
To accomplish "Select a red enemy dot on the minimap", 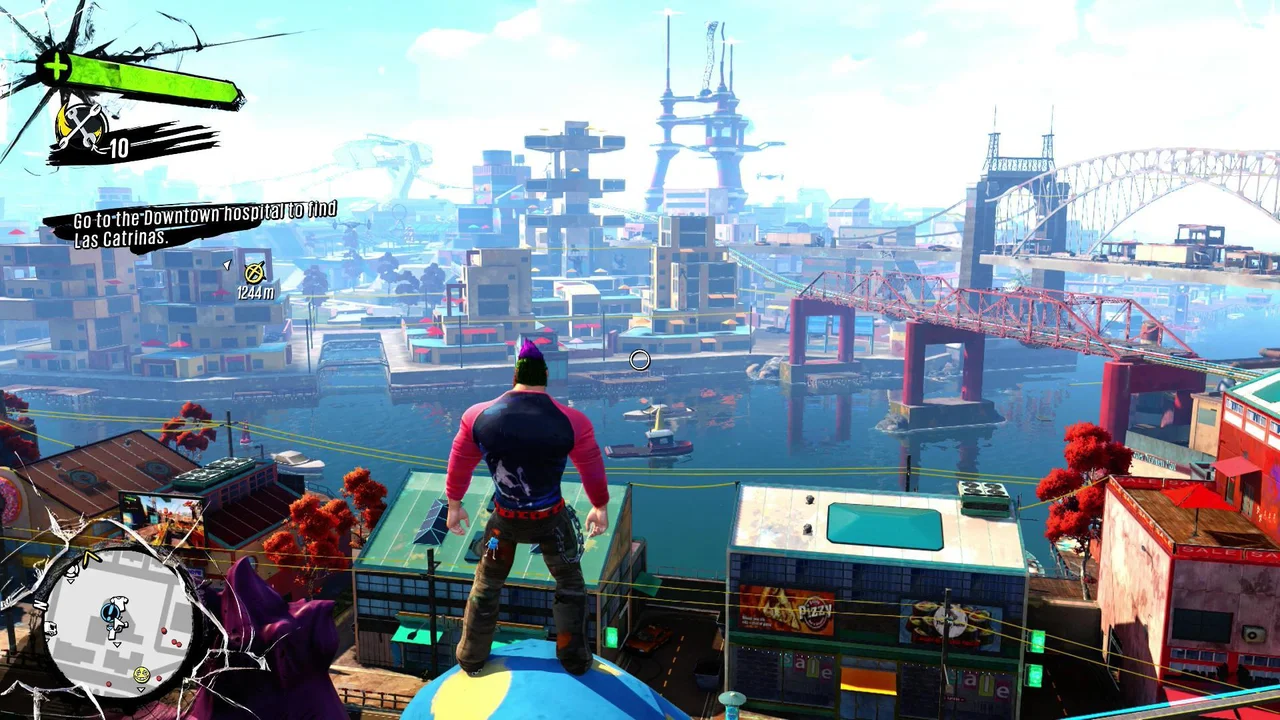I will point(165,630).
